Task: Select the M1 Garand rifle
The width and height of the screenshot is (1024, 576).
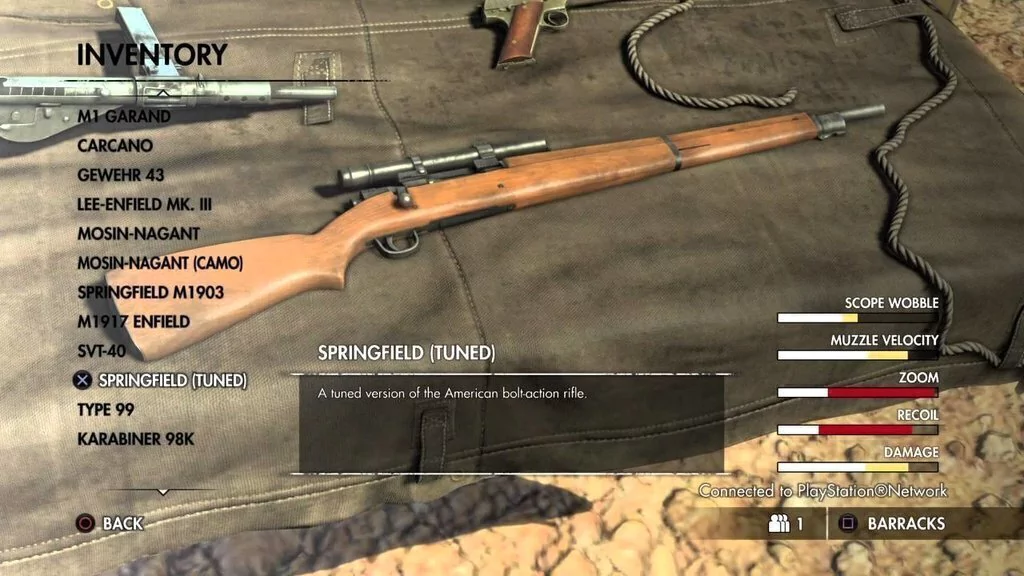Action: click(124, 116)
